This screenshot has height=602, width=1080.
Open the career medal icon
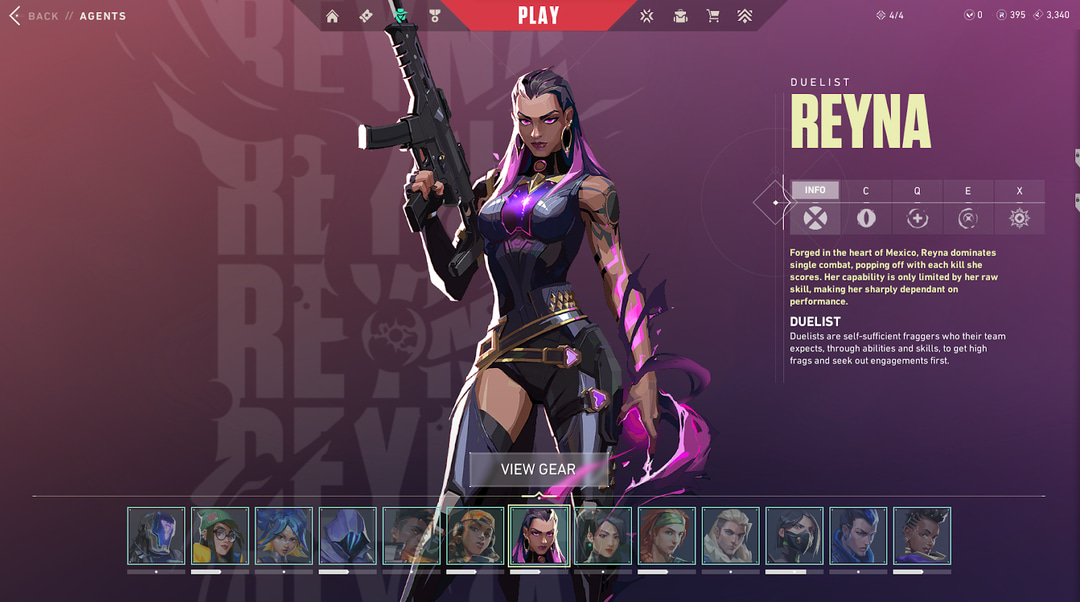pos(434,16)
